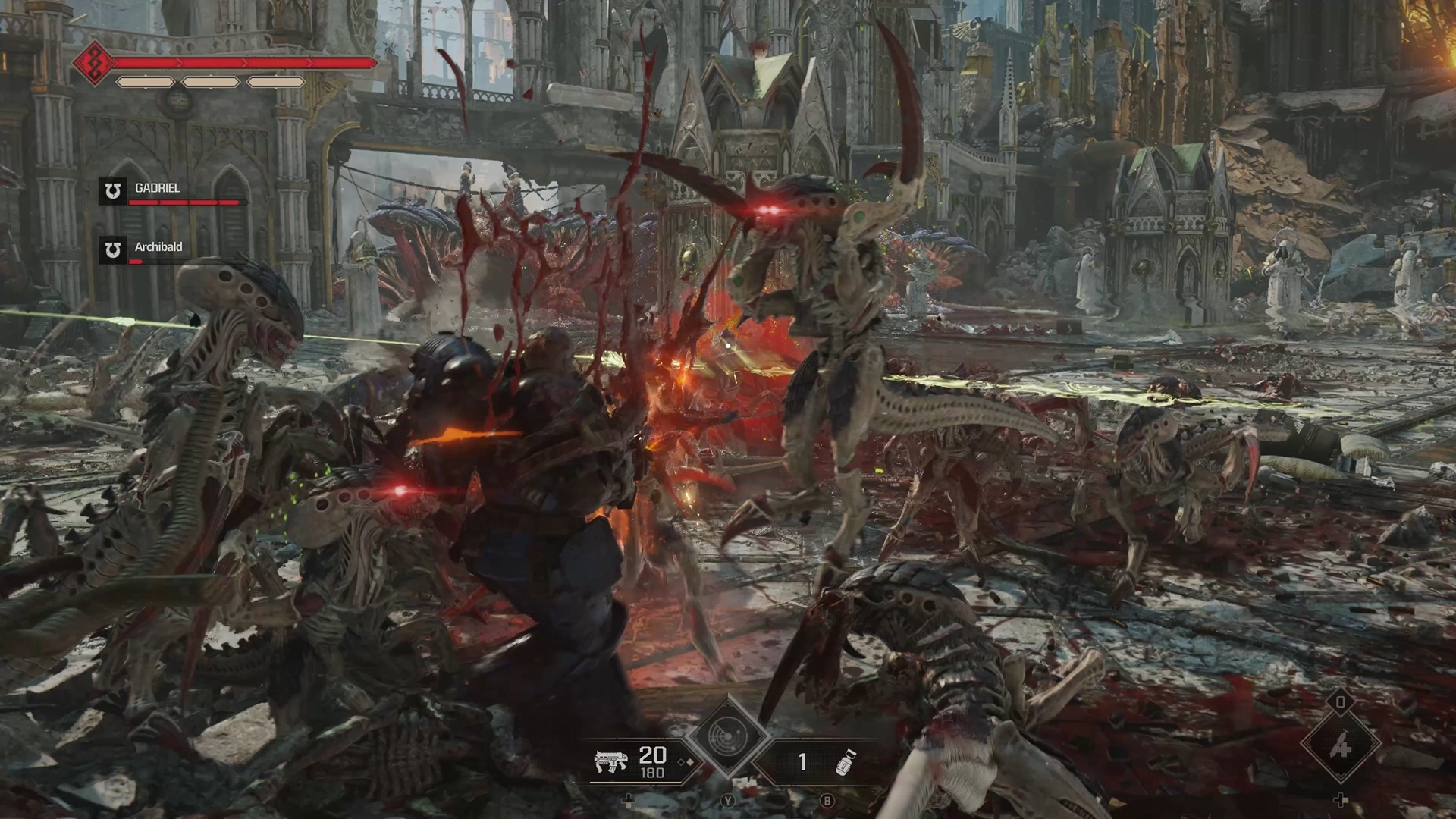Activate the Auspex Scan radar ability
This screenshot has width=1456, height=819.
point(727,736)
